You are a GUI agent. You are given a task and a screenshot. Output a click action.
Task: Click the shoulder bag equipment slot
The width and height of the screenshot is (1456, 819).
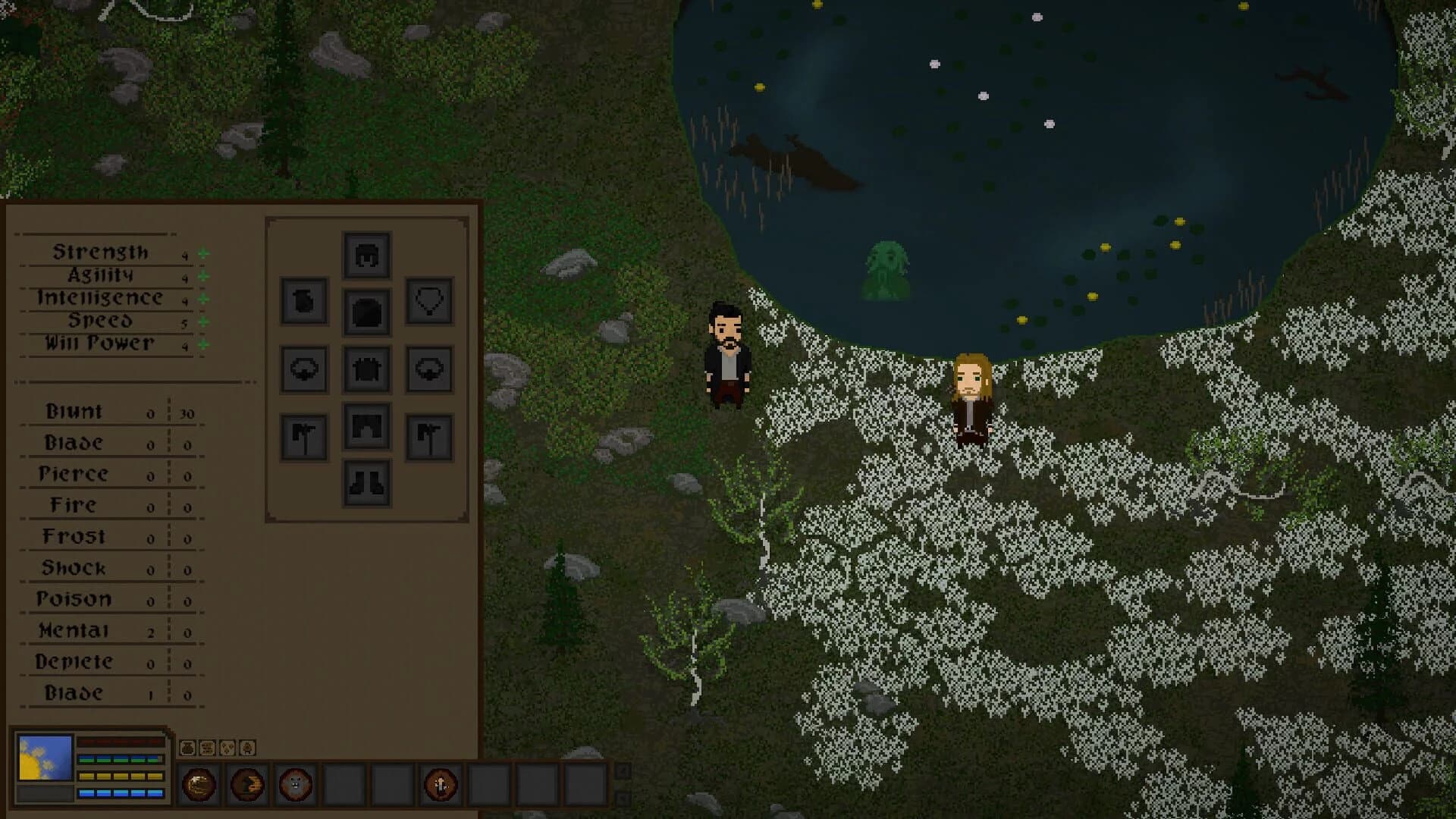pos(303,301)
